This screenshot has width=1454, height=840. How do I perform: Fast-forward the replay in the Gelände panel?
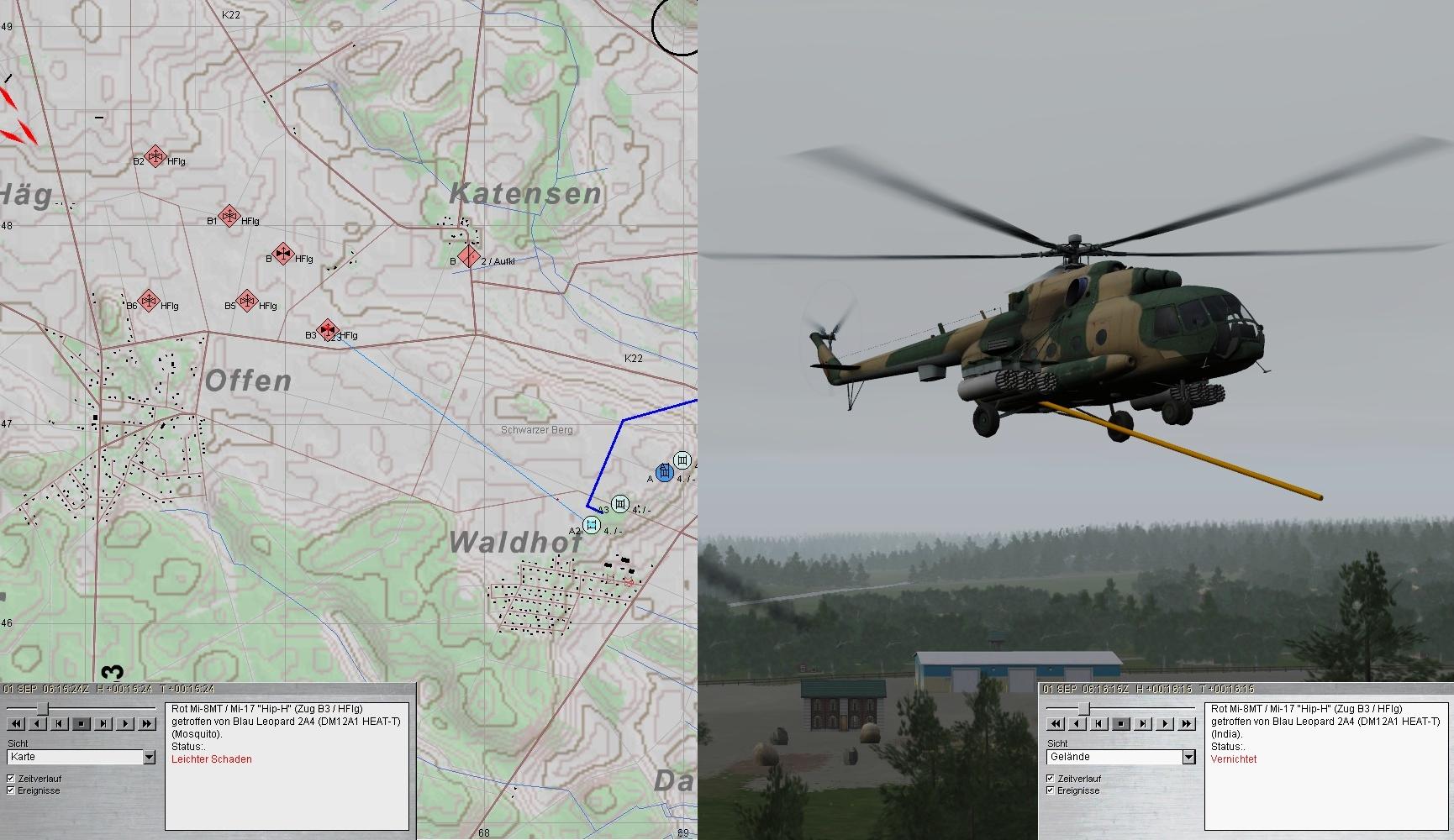click(x=1187, y=723)
